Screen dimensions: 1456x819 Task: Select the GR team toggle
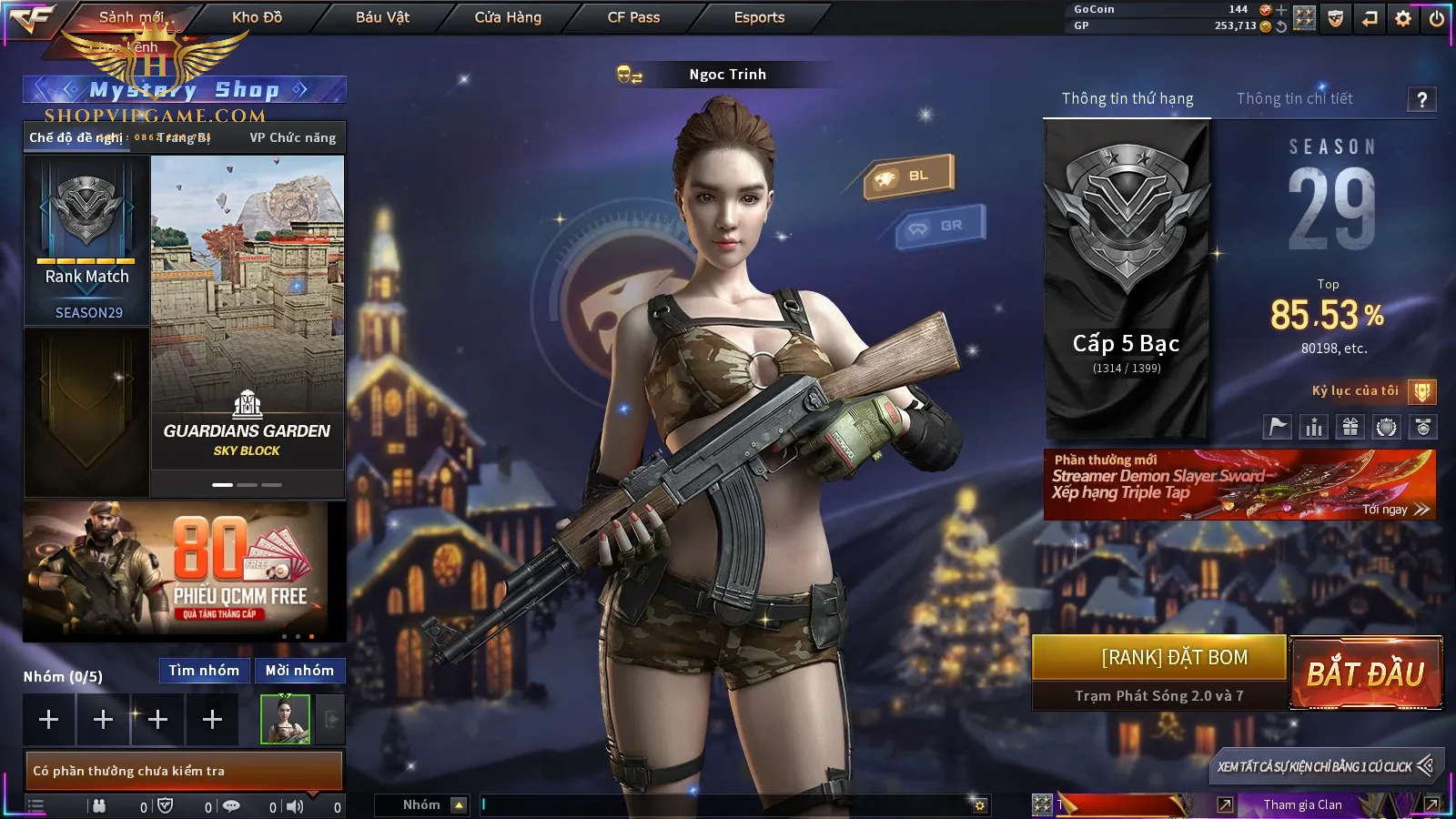[x=941, y=226]
